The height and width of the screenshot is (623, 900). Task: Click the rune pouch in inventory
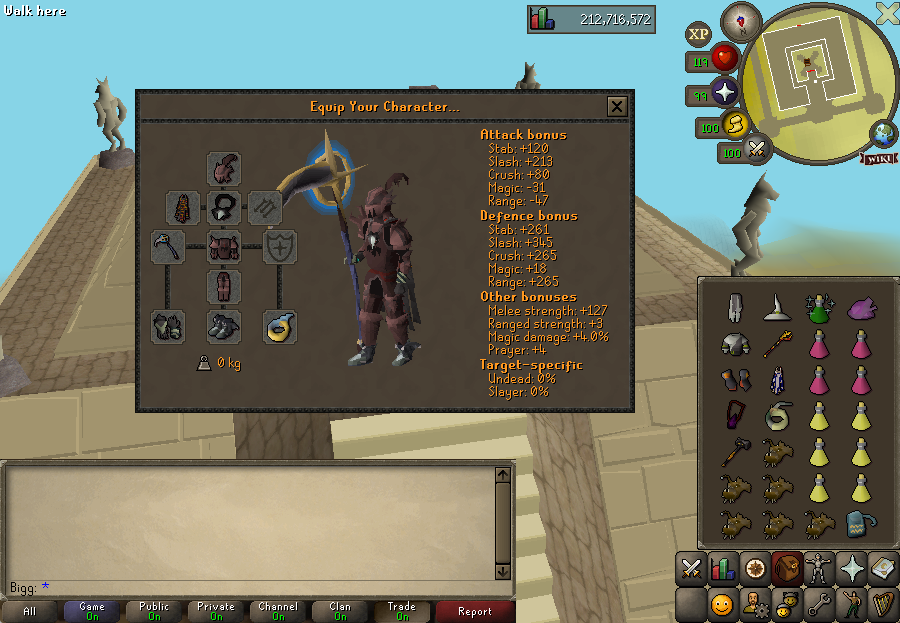[857, 524]
